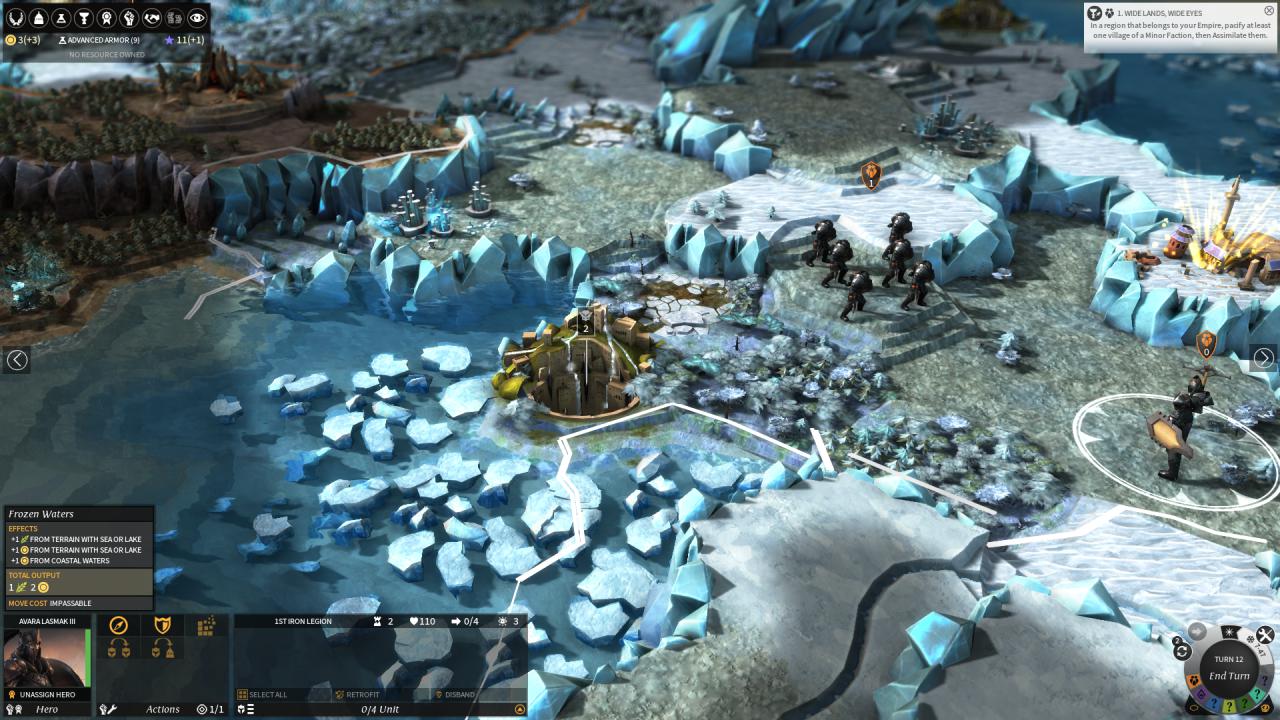Click the Unassign Hero button
This screenshot has width=1280, height=720.
[x=46, y=694]
